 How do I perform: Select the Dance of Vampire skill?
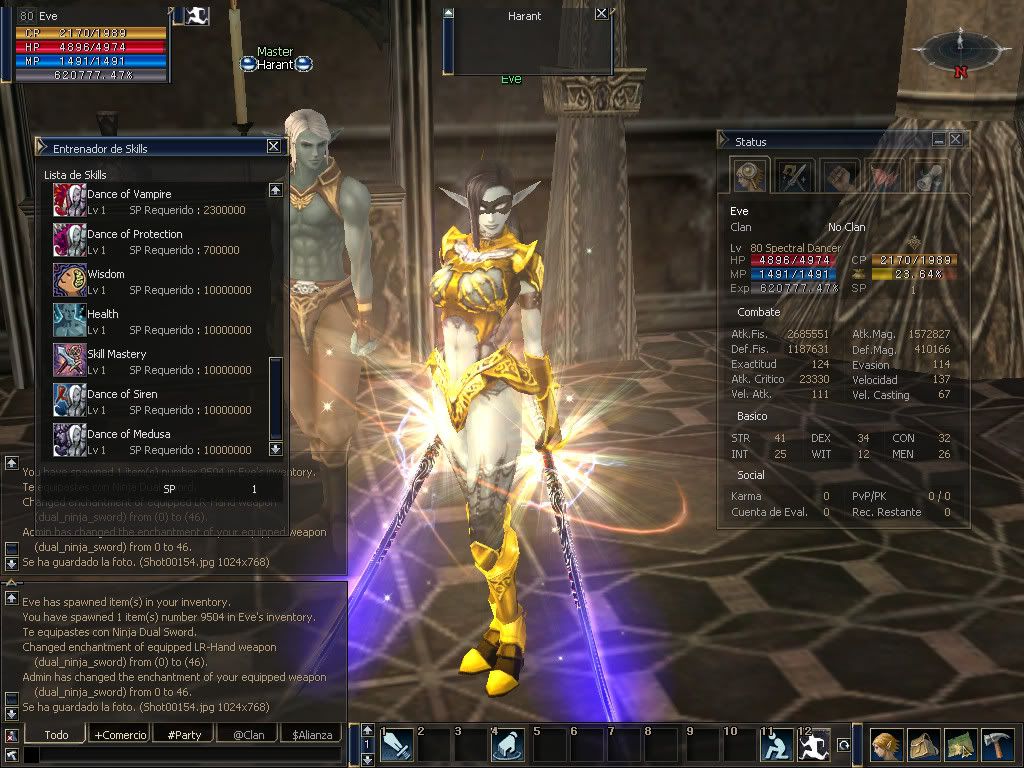[129, 194]
